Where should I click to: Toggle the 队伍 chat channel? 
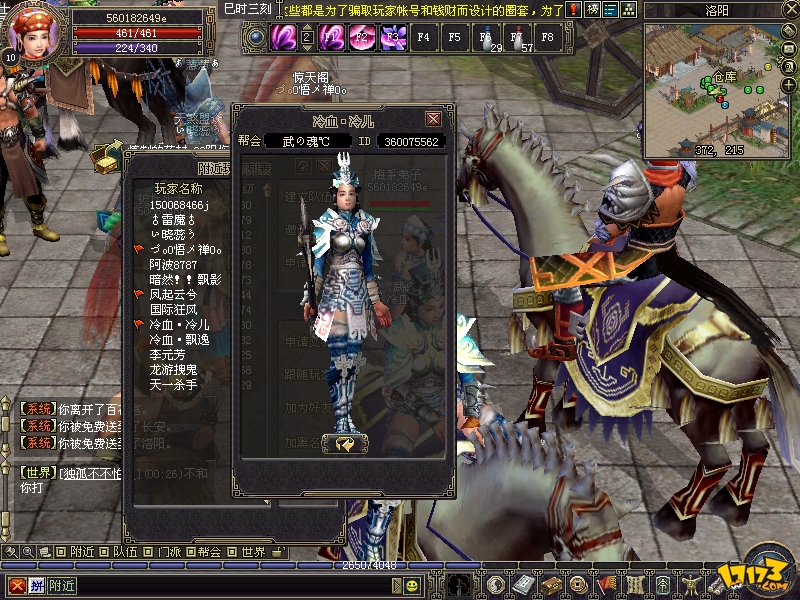tap(125, 552)
